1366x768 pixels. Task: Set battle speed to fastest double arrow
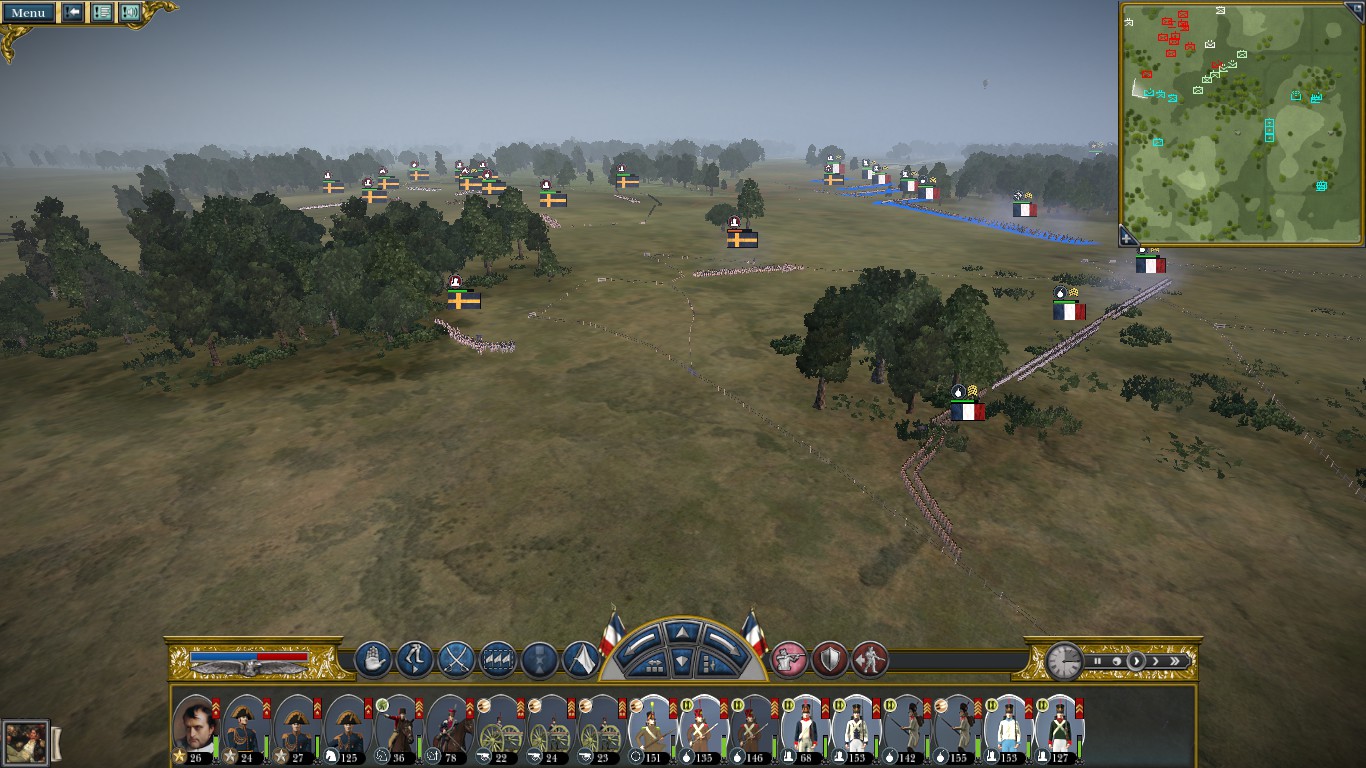click(1175, 661)
